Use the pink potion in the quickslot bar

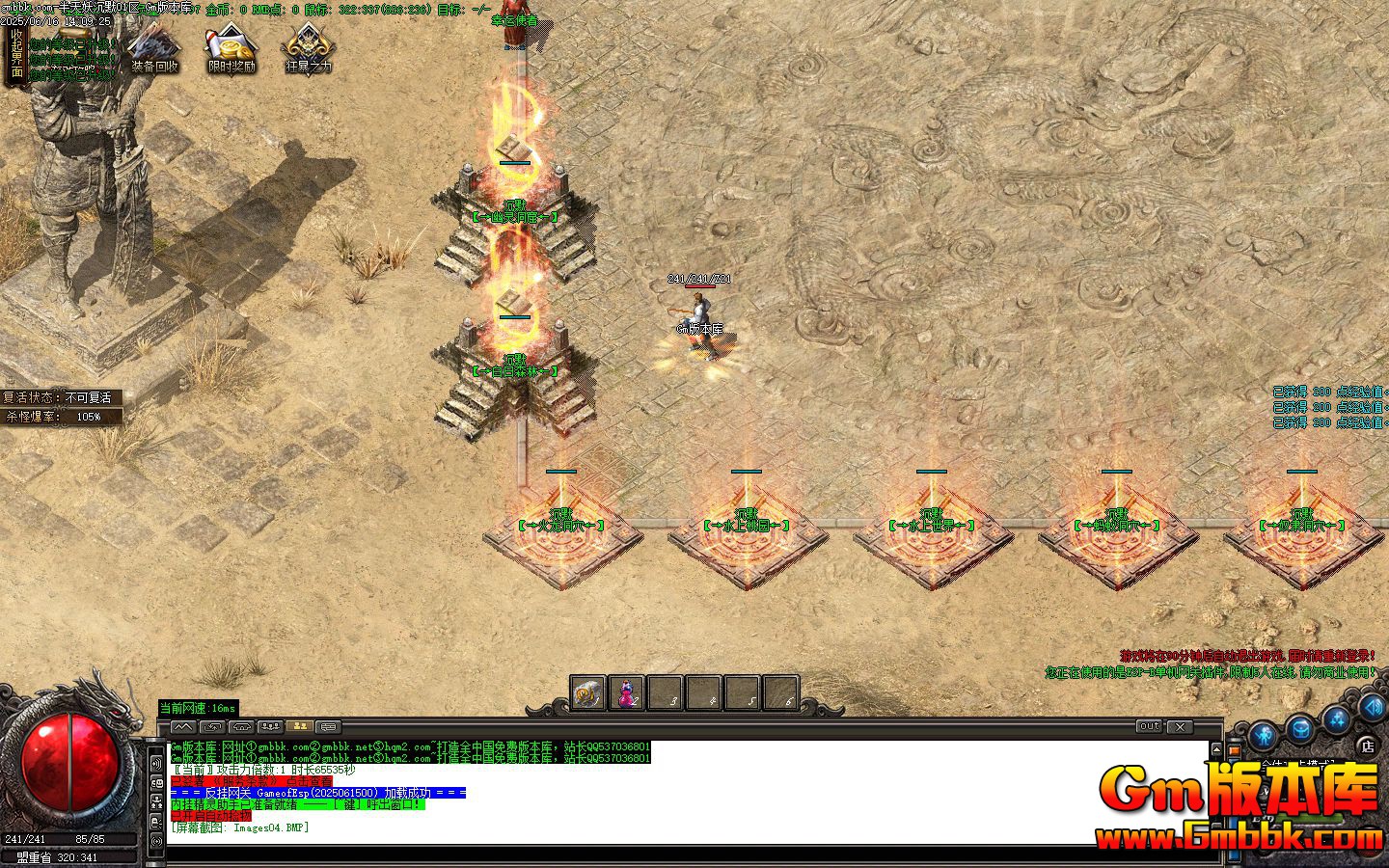point(627,692)
